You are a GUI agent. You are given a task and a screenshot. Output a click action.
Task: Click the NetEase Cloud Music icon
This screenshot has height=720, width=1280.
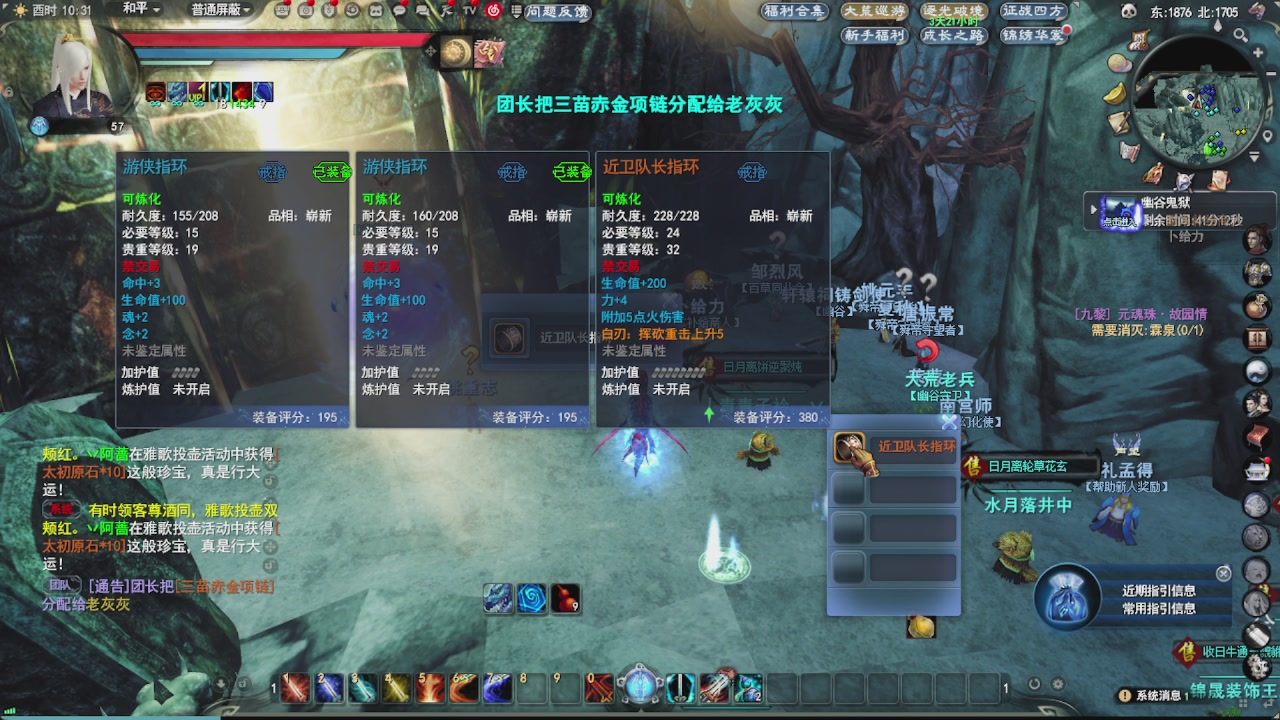(494, 12)
